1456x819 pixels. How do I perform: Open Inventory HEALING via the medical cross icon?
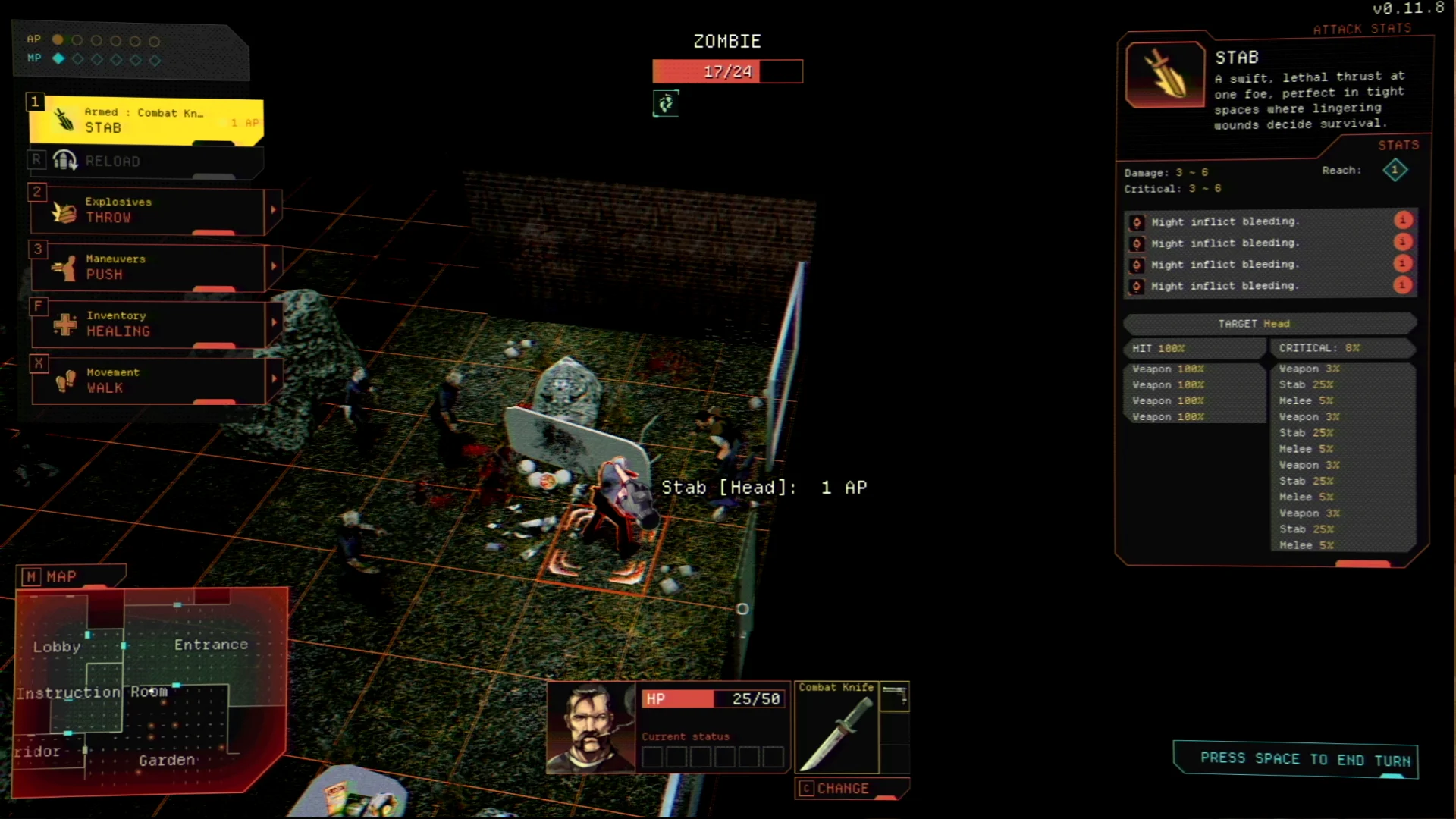tap(64, 324)
